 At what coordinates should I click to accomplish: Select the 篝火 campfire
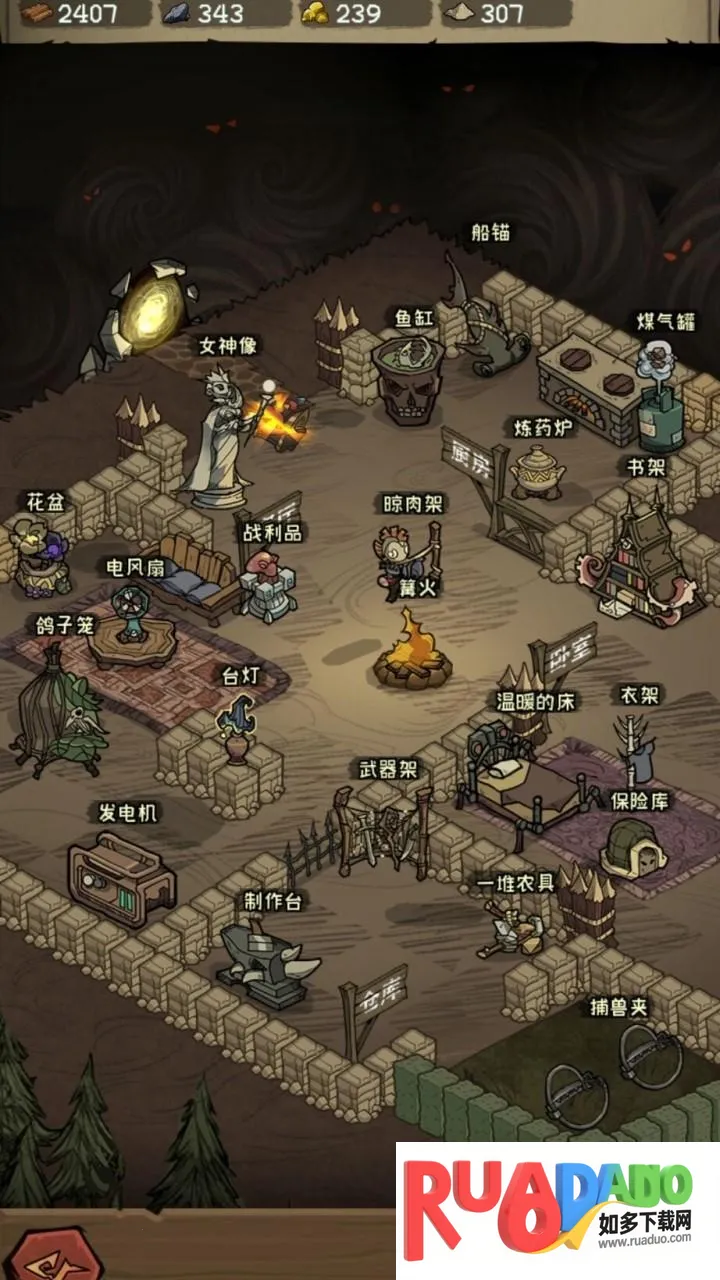click(408, 655)
